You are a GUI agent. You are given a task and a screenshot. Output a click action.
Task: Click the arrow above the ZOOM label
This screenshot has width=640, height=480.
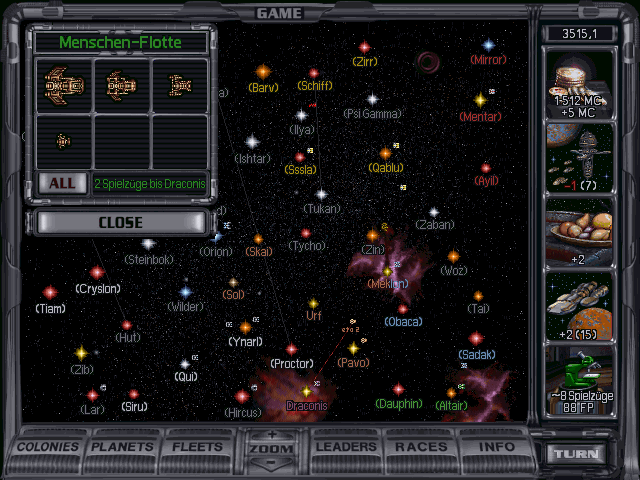point(272,434)
